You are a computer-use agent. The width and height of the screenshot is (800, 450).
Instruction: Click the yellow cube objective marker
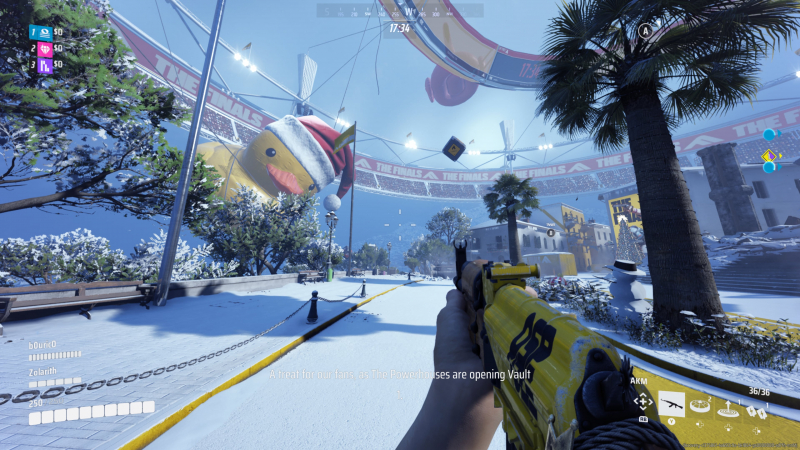coord(453,148)
